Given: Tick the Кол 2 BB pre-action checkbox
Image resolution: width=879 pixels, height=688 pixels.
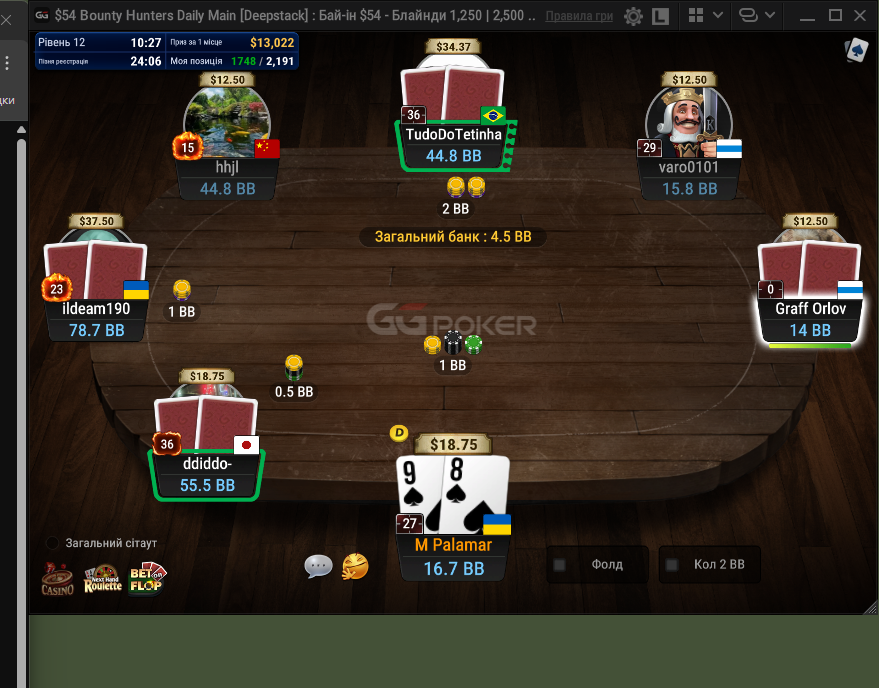Looking at the screenshot, I should [x=672, y=565].
